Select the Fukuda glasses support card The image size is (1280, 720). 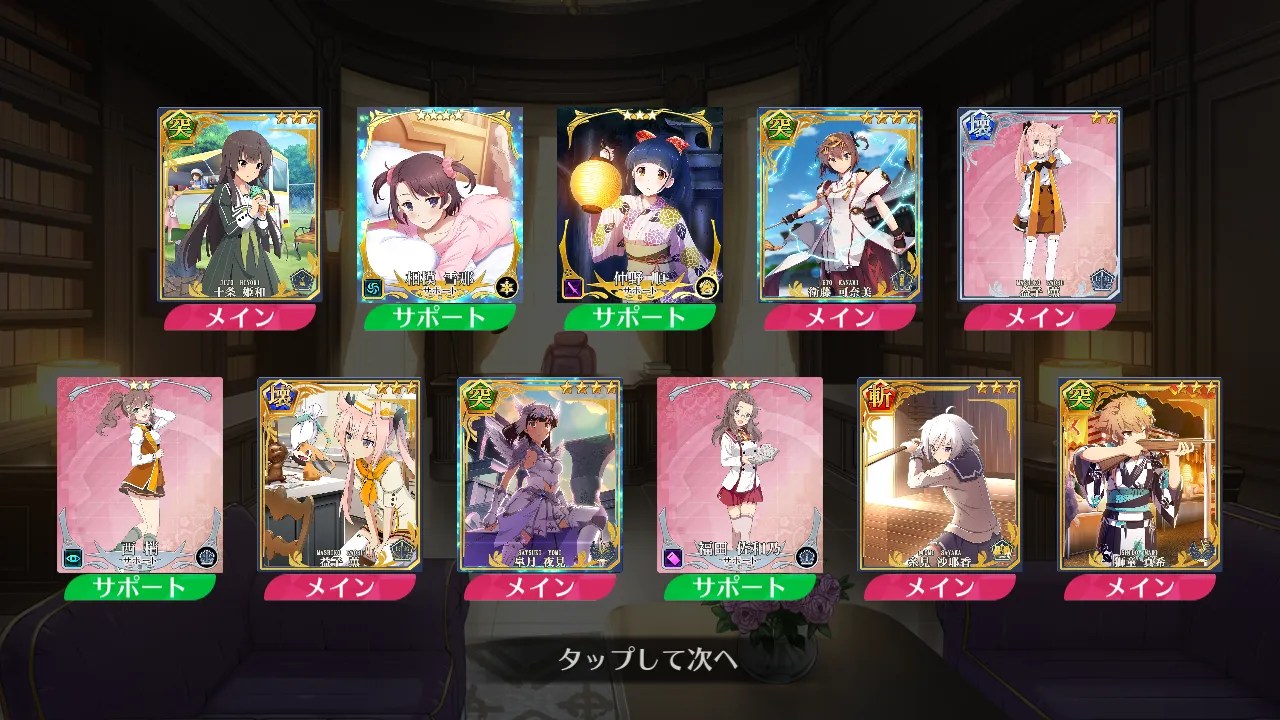[740, 474]
